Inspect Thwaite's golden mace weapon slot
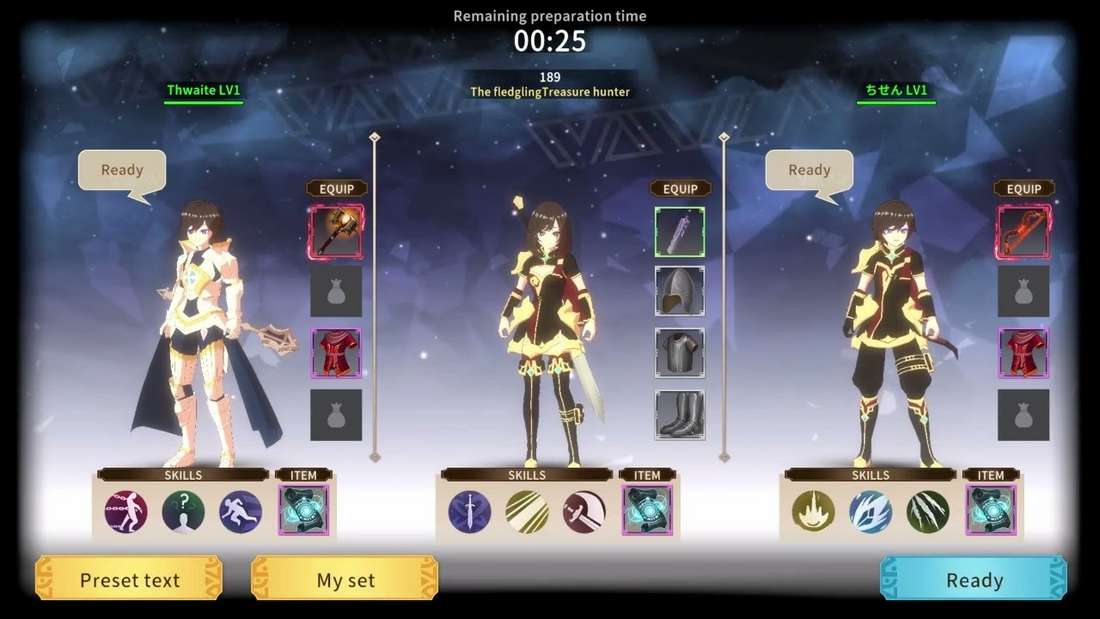1100x619 pixels. coord(336,232)
